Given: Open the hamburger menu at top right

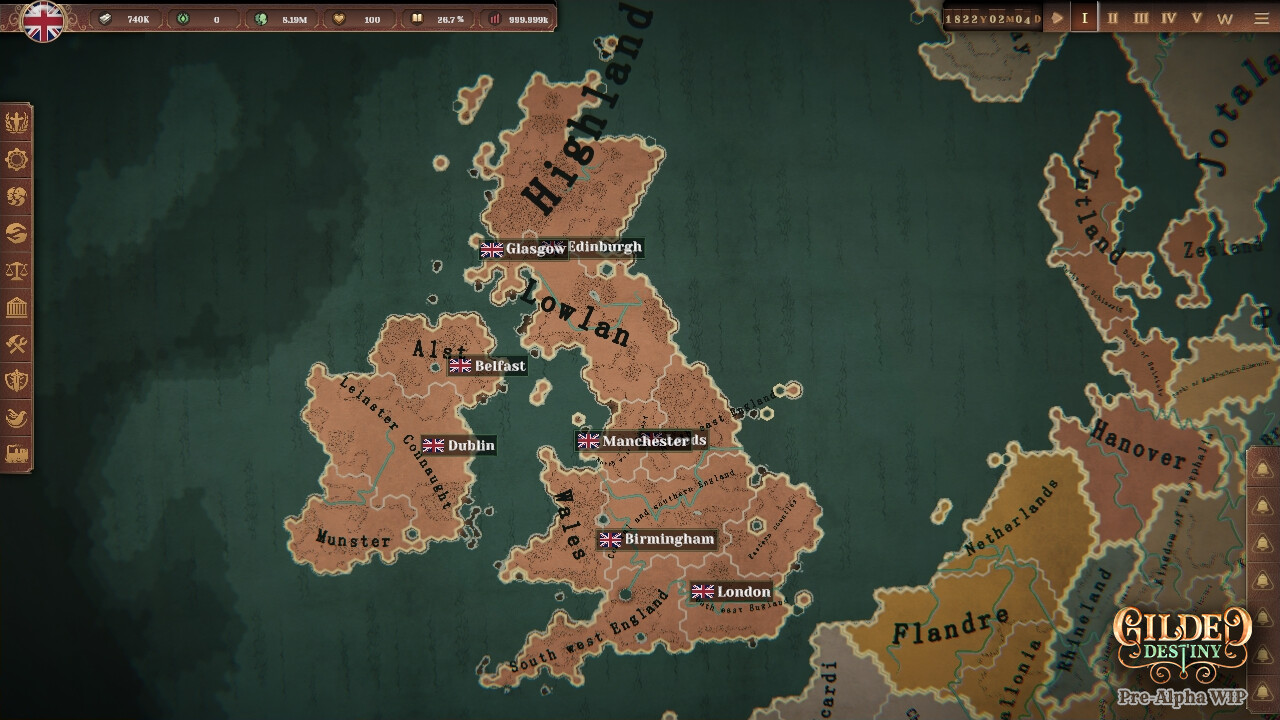Looking at the screenshot, I should (x=1261, y=17).
